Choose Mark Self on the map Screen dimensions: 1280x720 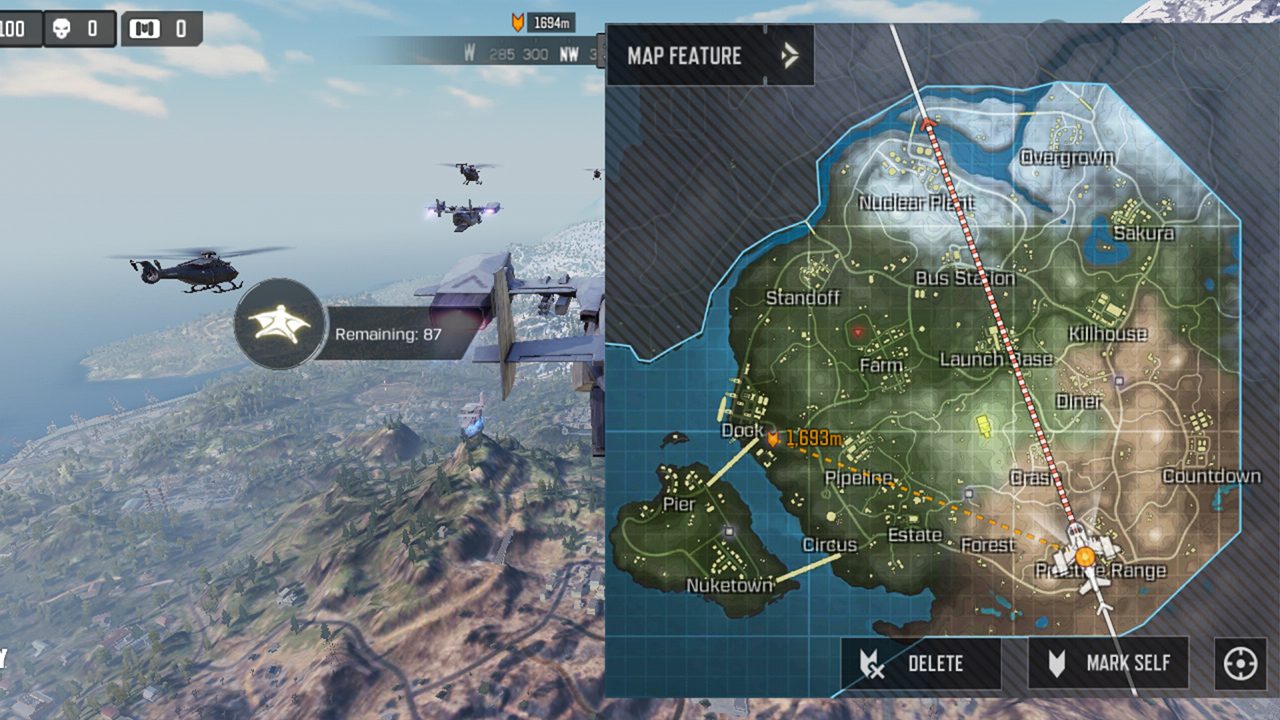[x=1108, y=663]
